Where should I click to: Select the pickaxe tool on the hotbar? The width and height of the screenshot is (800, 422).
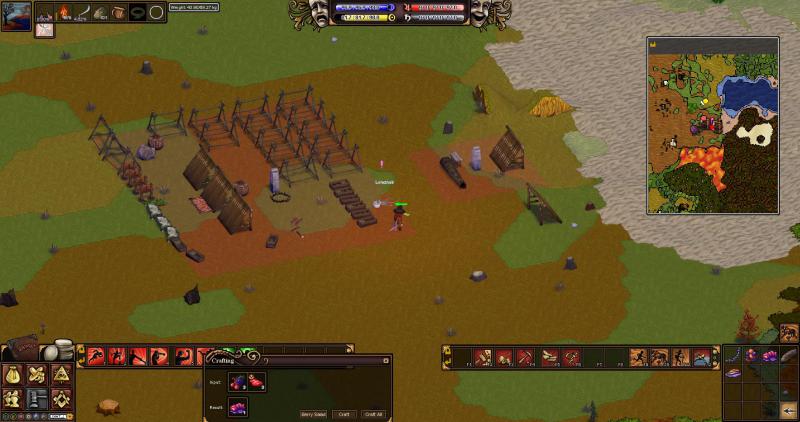click(524, 357)
